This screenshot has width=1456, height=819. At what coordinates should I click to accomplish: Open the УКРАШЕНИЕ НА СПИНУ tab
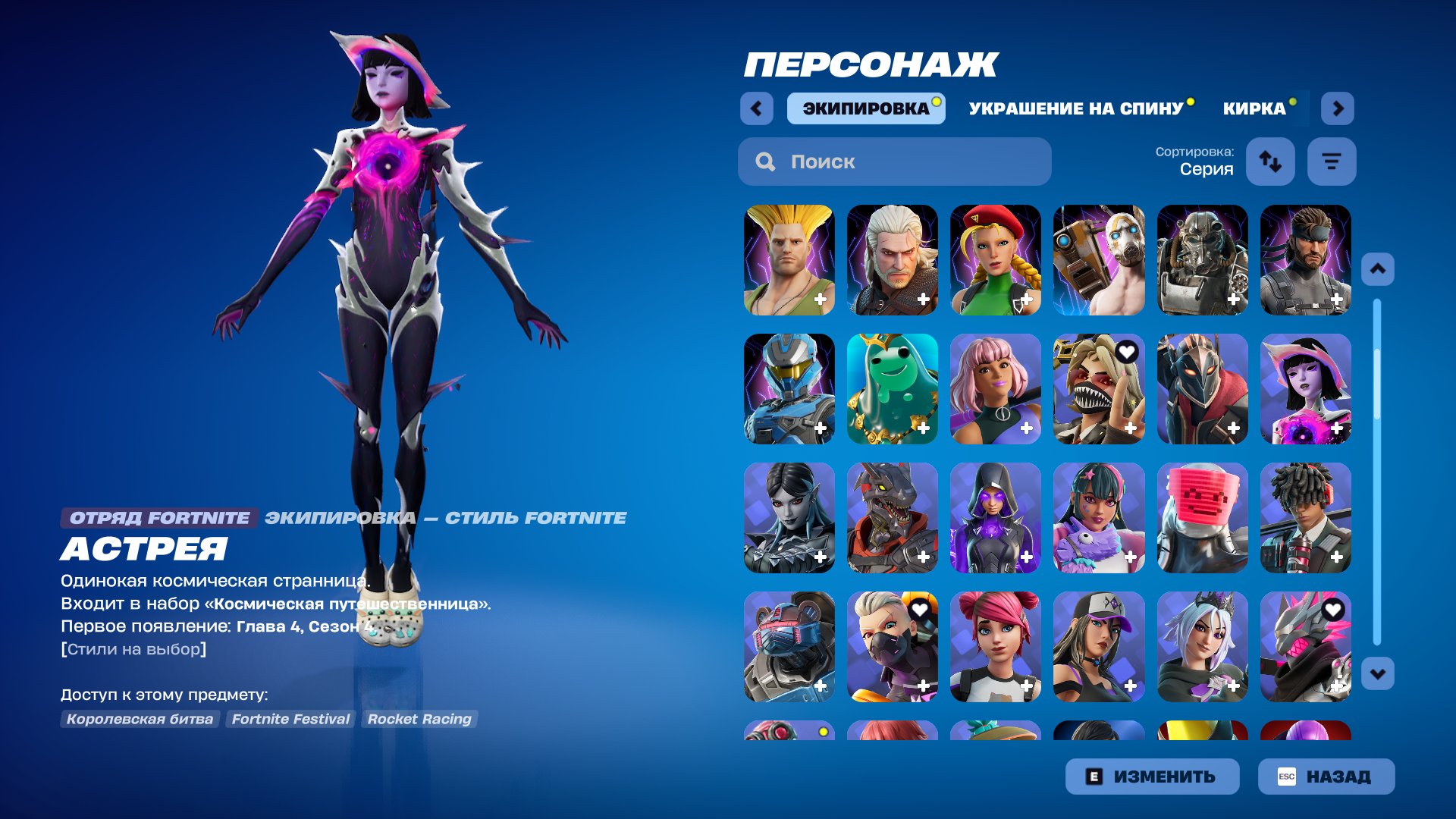[1075, 108]
